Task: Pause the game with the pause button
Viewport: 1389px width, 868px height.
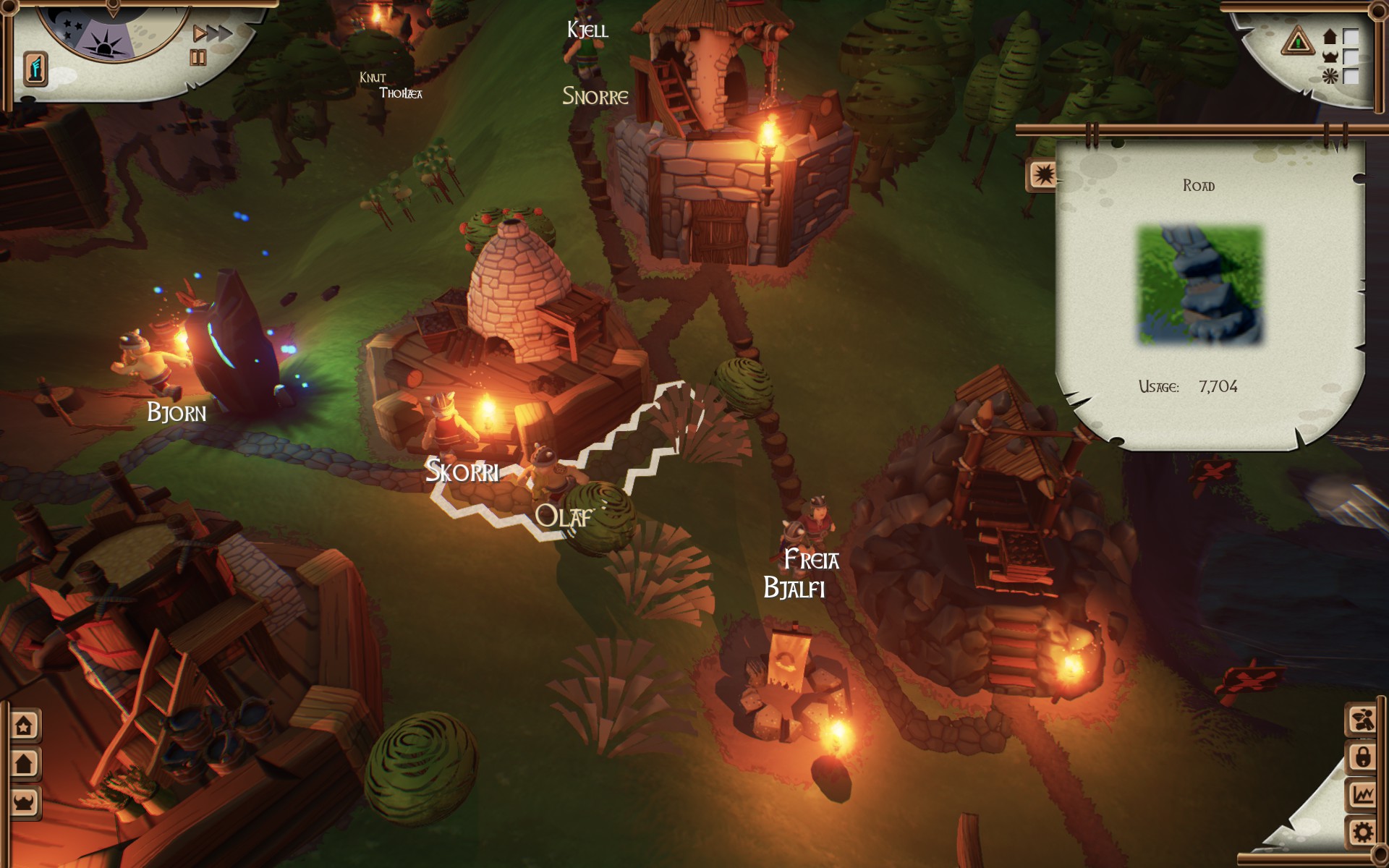Action: pyautogui.click(x=197, y=58)
